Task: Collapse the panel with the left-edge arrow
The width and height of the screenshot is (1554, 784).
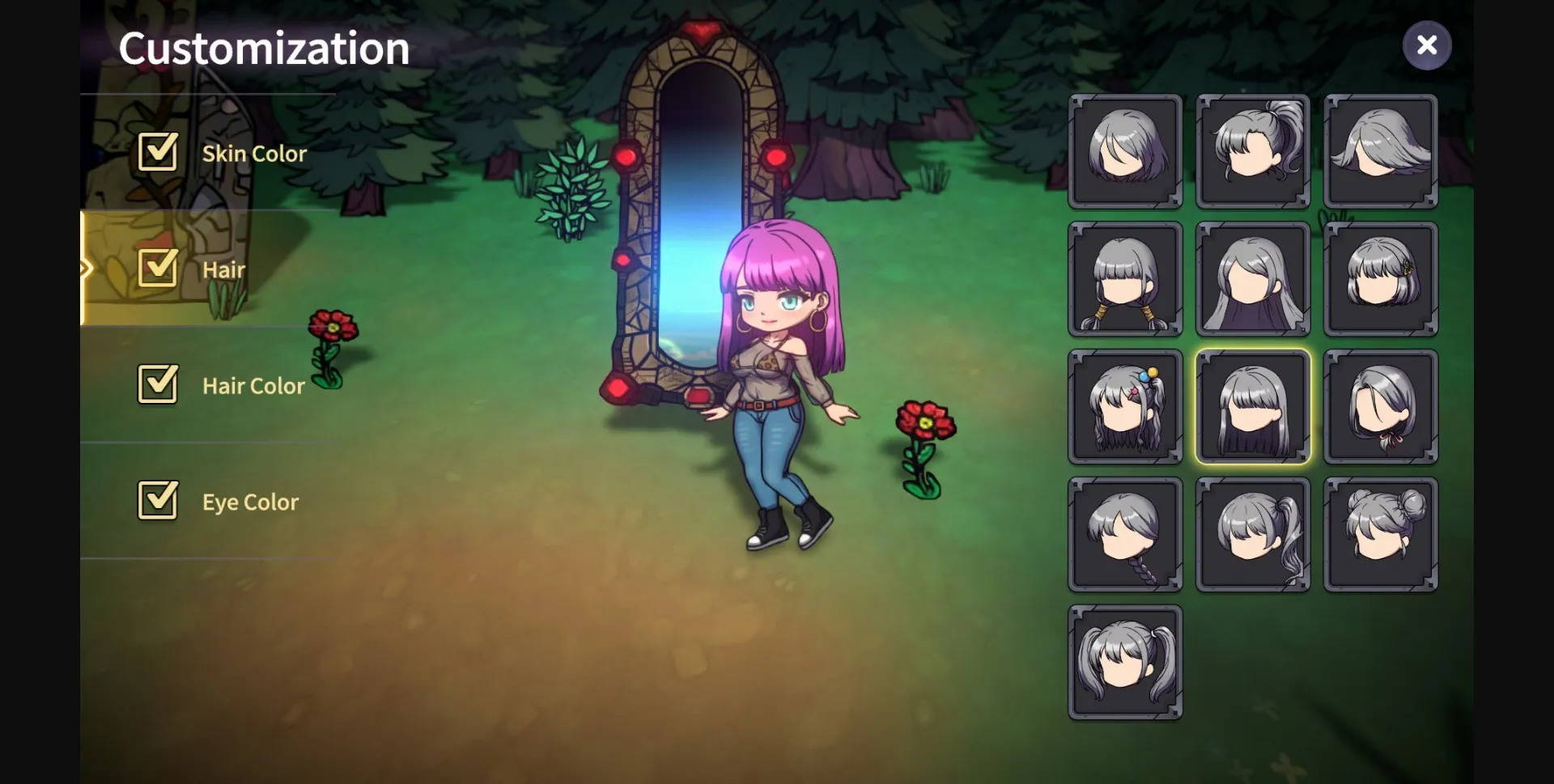Action: pos(87,267)
